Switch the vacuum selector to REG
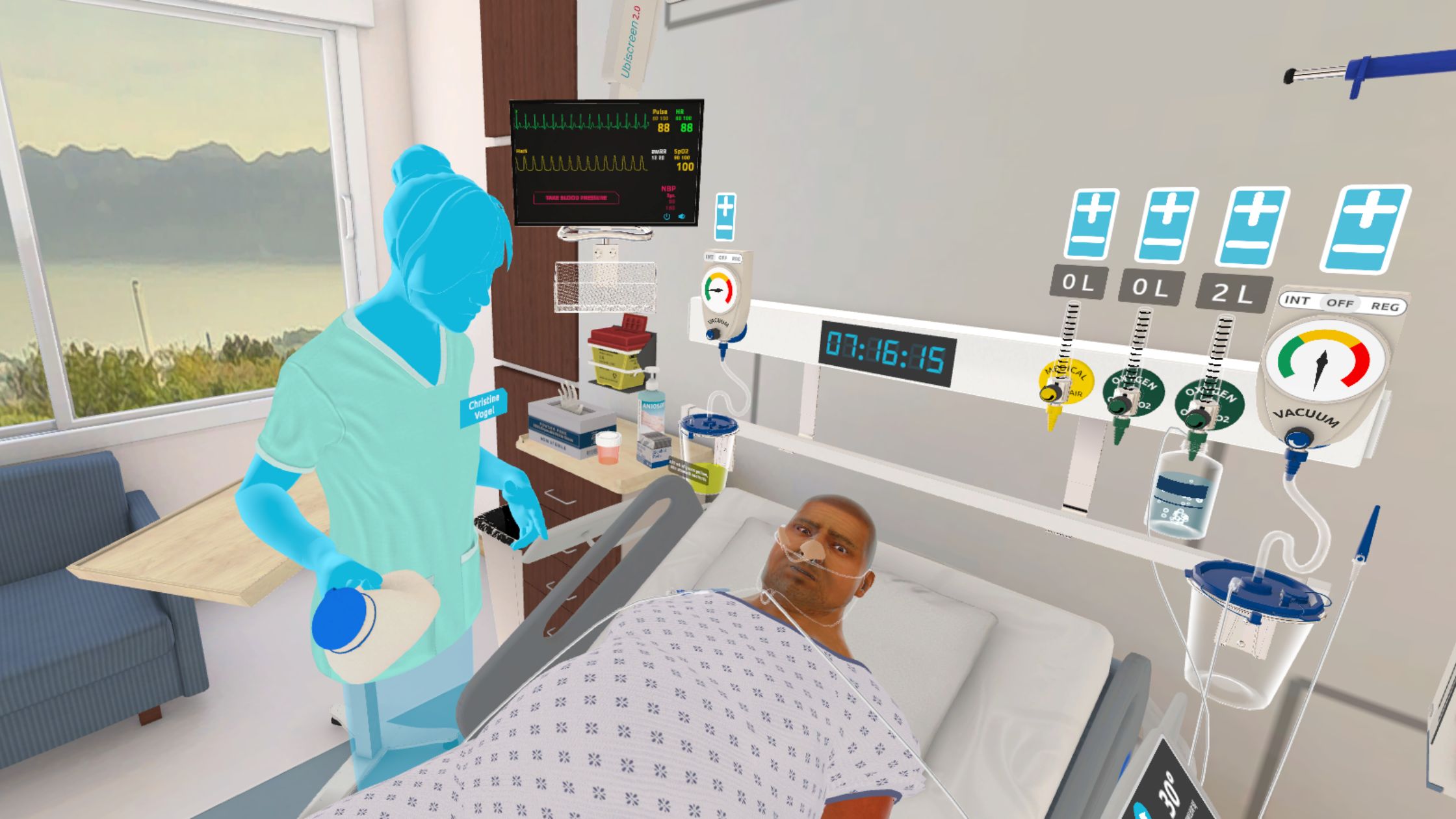The image size is (1456, 819). tap(1384, 307)
